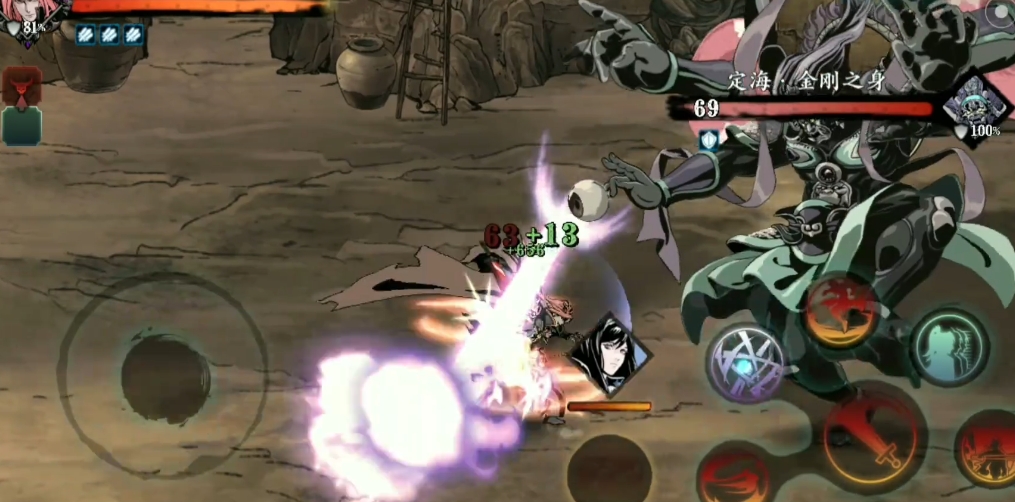Trigger the red-orange skill above the sword button
The image size is (1015, 502).
[843, 310]
